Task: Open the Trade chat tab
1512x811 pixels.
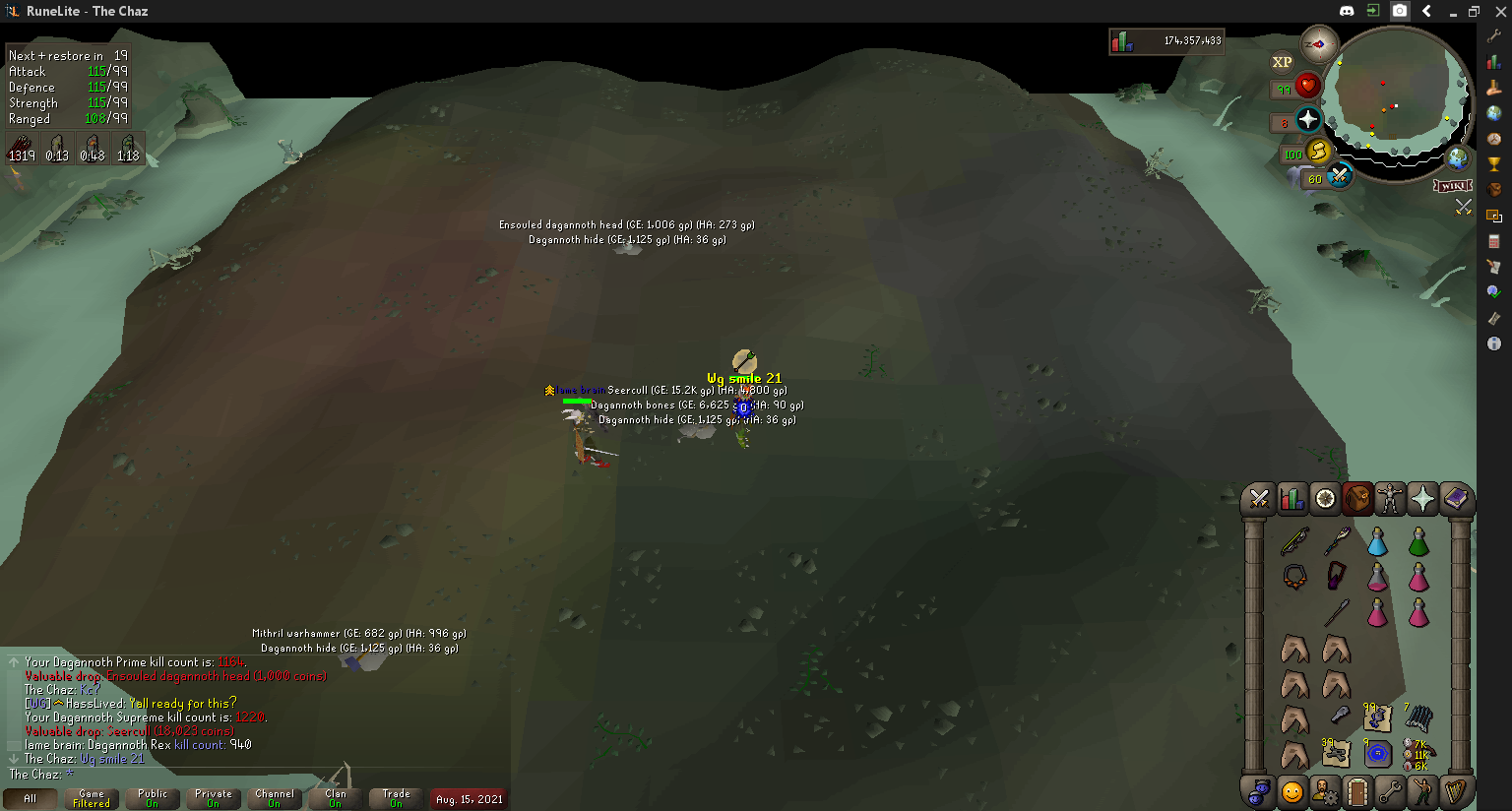Action: 397,798
